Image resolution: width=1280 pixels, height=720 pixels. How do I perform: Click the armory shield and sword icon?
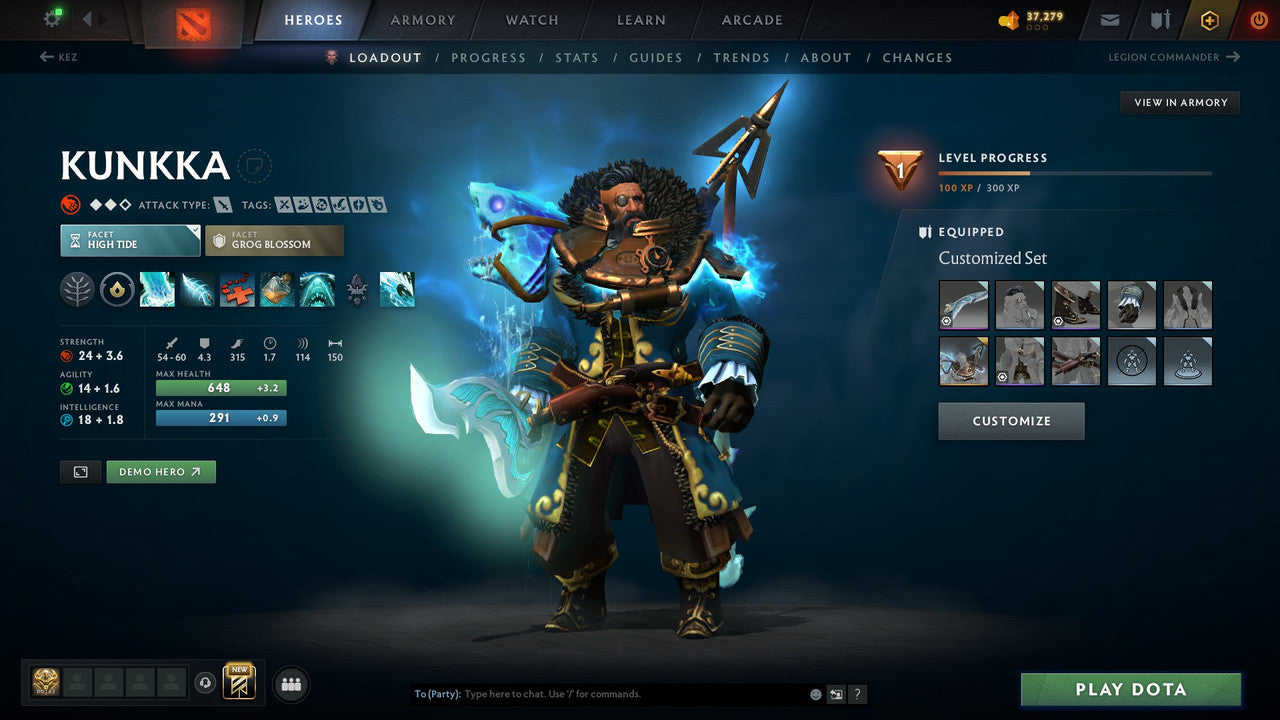[1161, 20]
